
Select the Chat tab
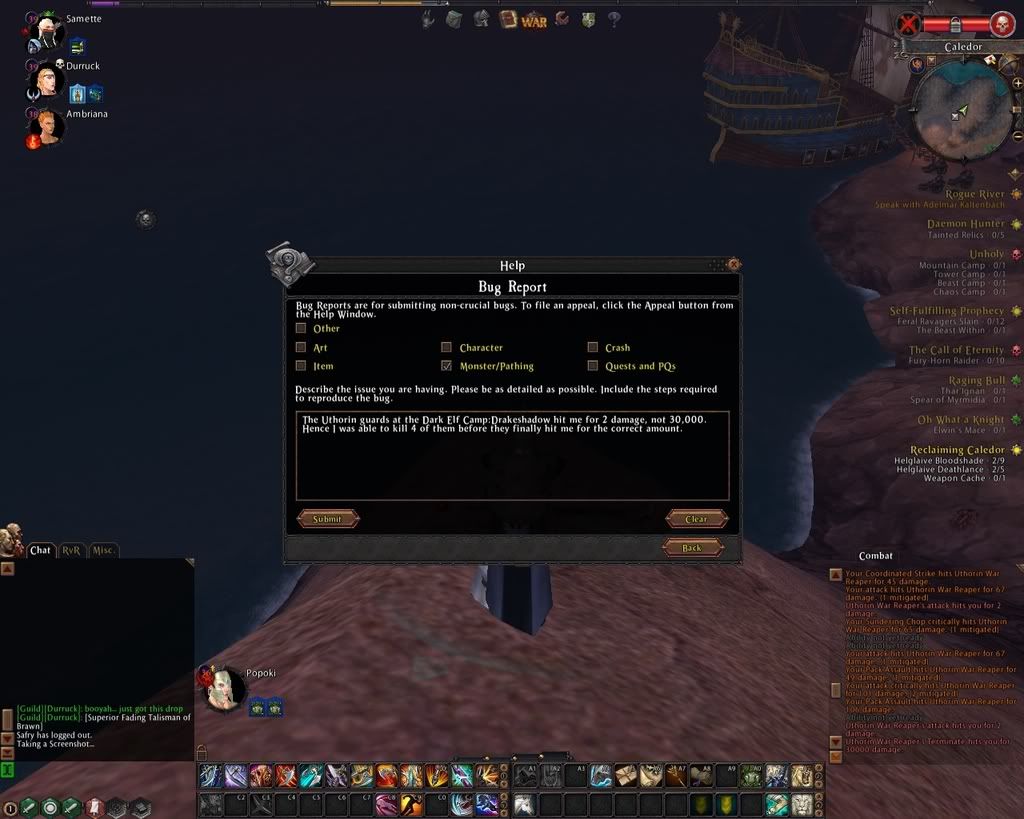click(x=40, y=550)
